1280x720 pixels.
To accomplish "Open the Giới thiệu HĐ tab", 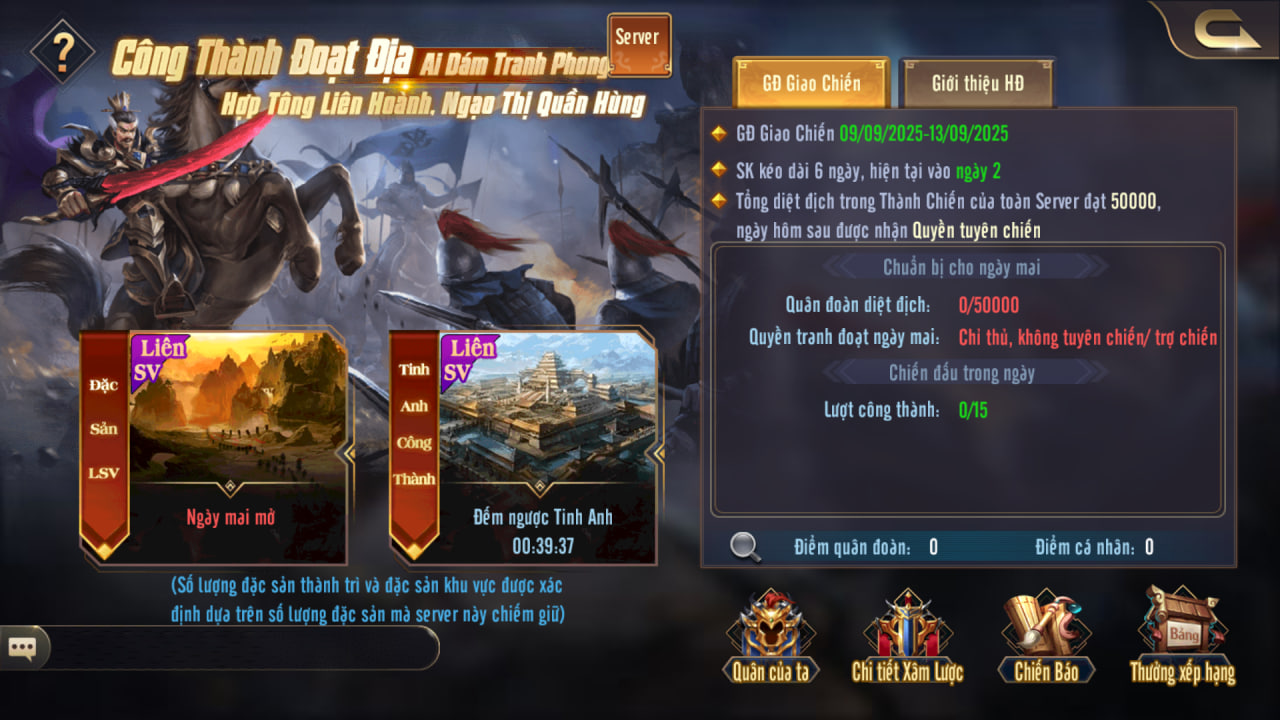I will click(977, 82).
